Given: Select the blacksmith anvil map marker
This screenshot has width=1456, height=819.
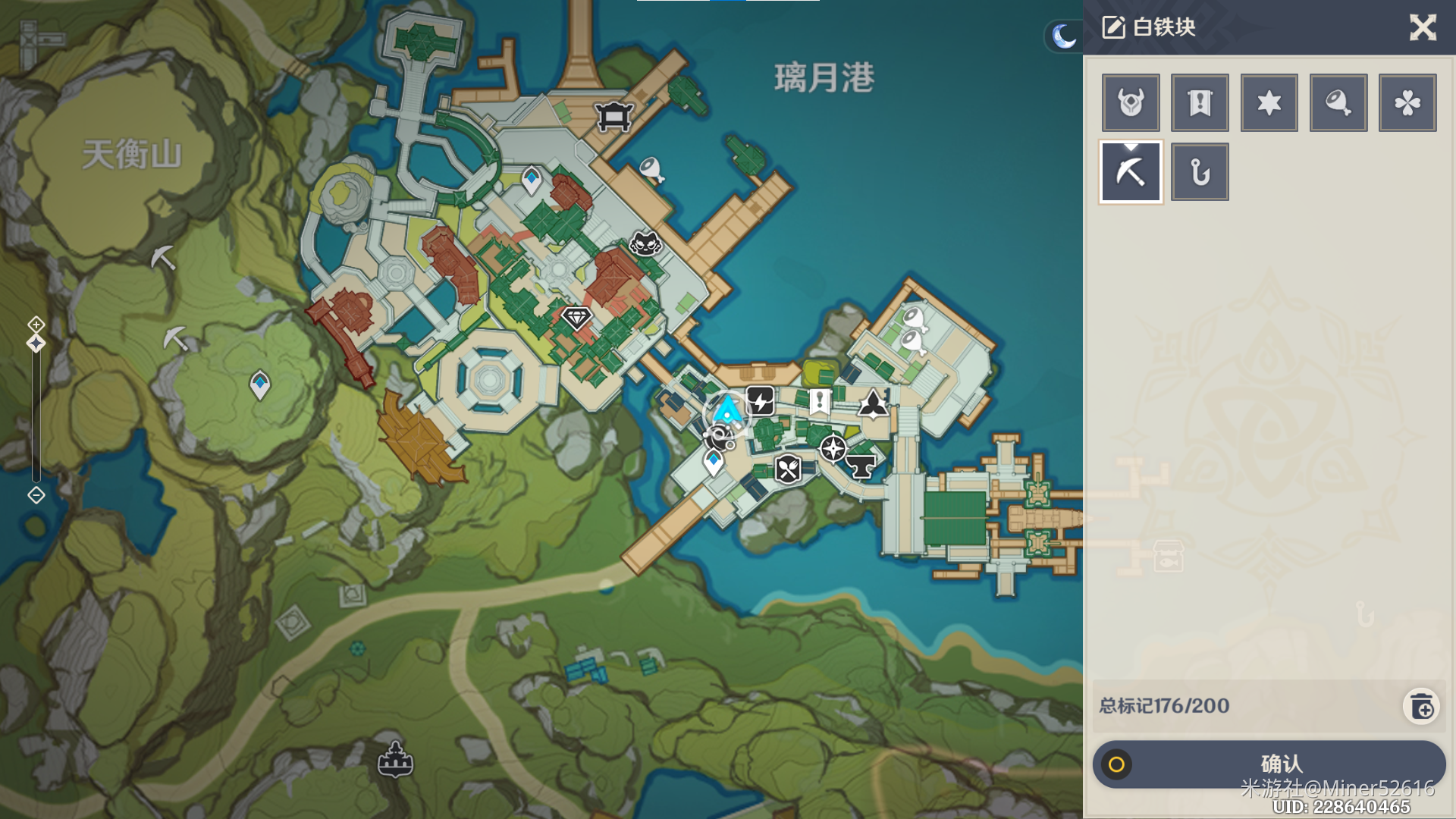Looking at the screenshot, I should (861, 466).
